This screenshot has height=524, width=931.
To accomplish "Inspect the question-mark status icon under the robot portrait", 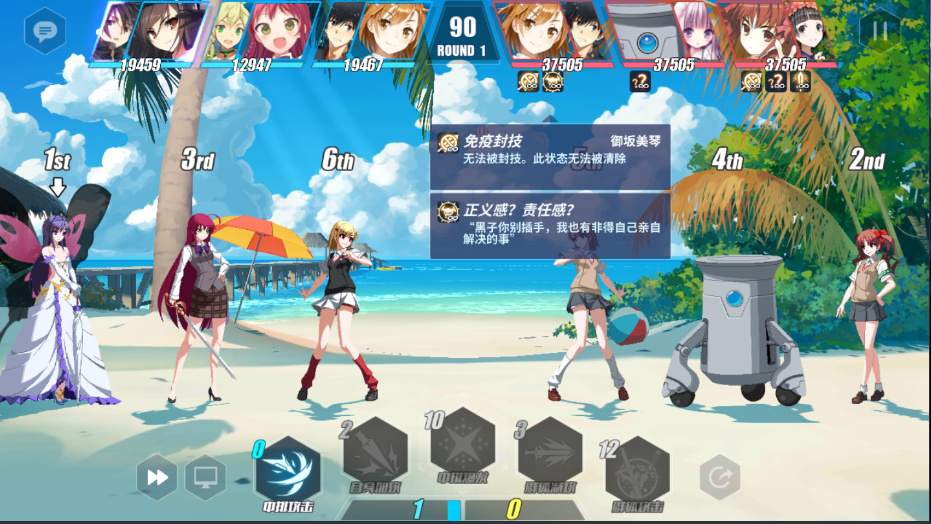I will tap(640, 81).
